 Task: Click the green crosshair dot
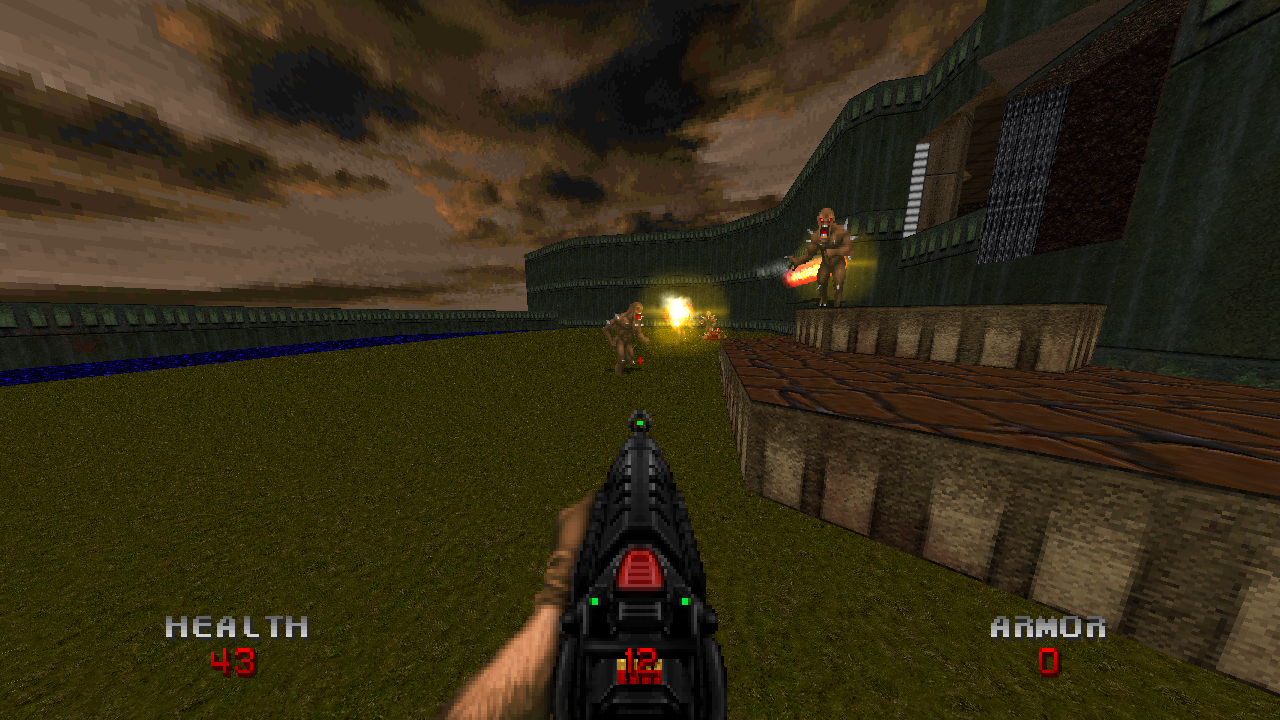pyautogui.click(x=640, y=424)
